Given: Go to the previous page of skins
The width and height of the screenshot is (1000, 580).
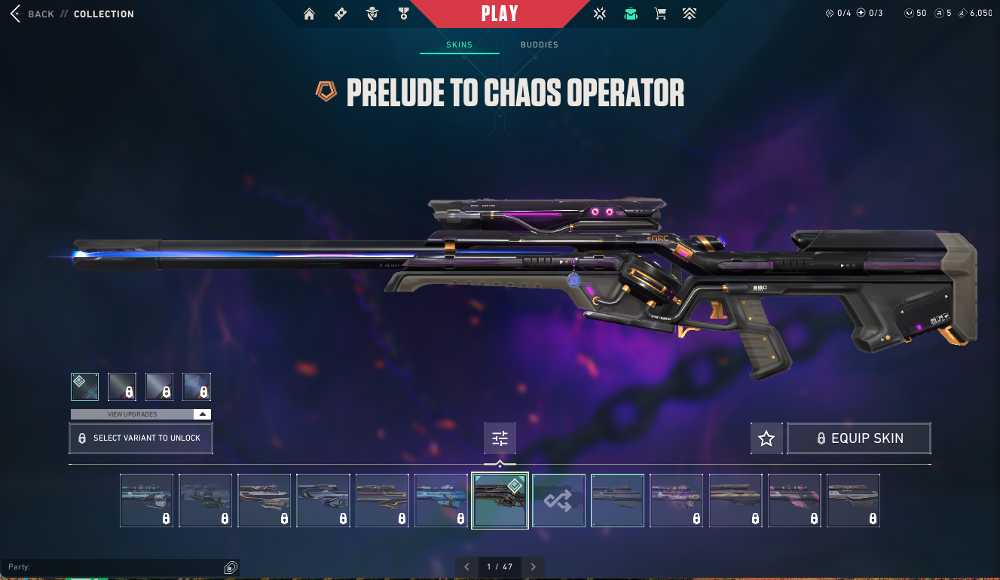Looking at the screenshot, I should (x=466, y=567).
